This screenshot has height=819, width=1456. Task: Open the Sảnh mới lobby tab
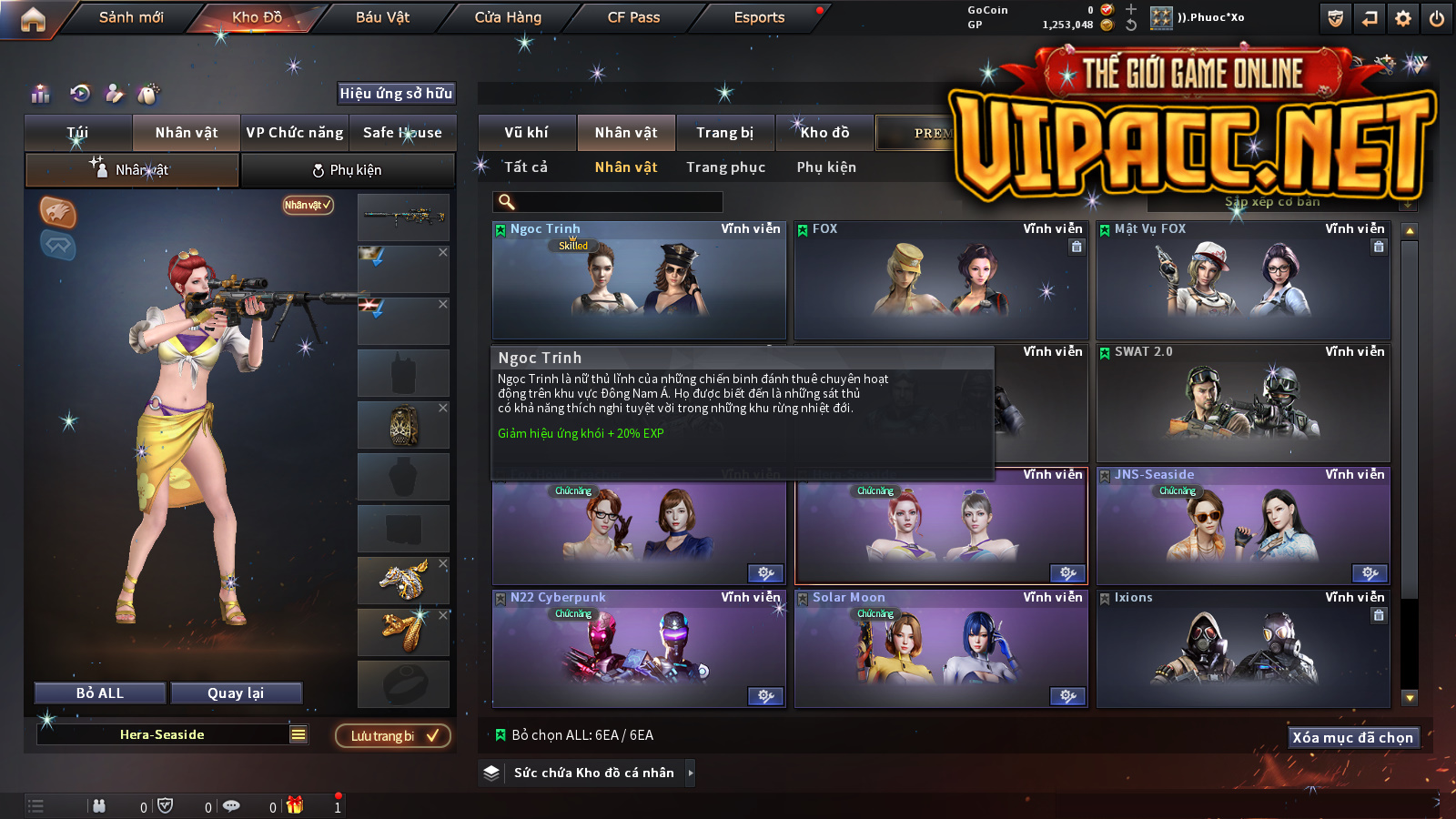click(131, 17)
